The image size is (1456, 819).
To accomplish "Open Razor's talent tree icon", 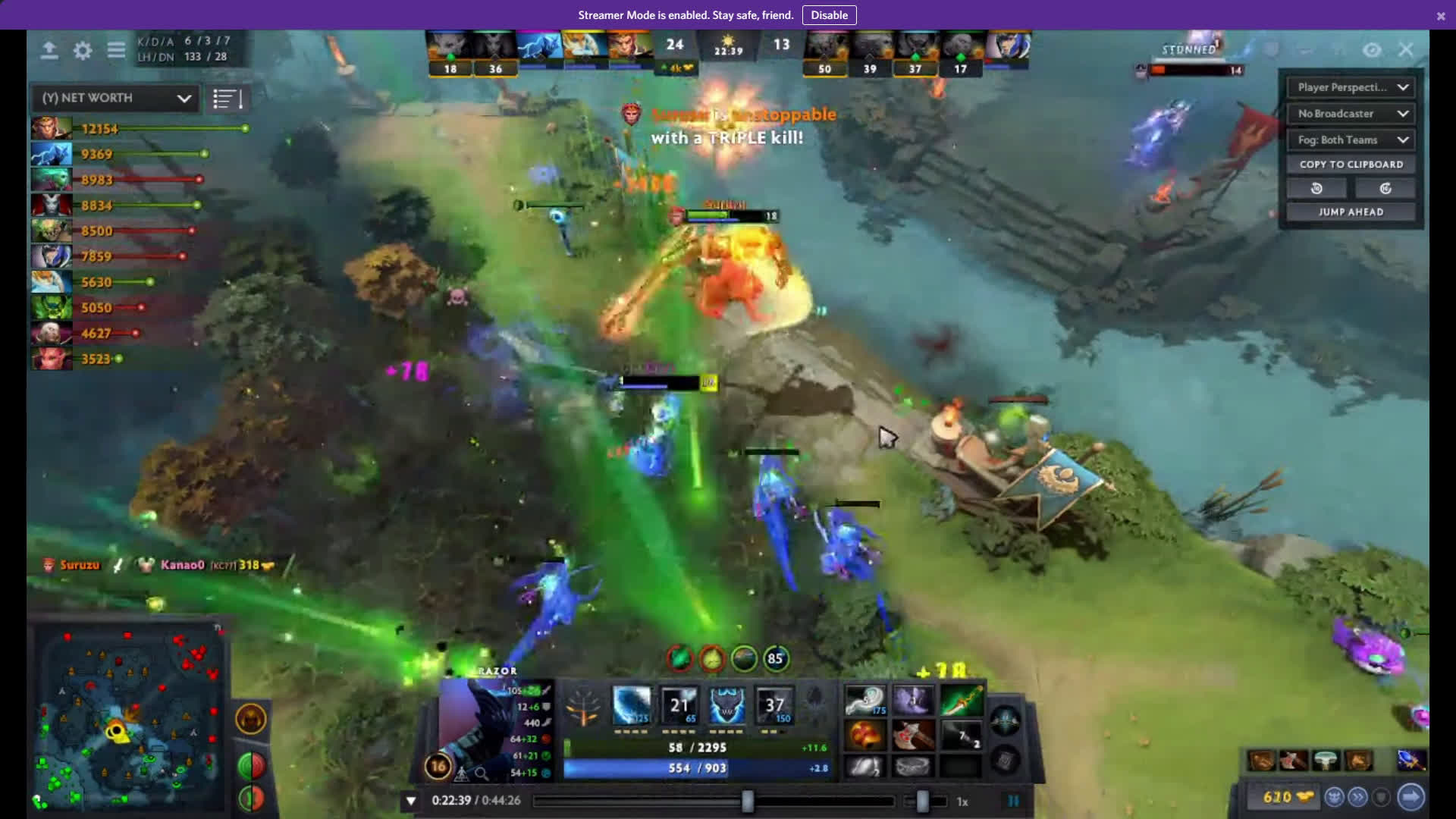I will 583,705.
